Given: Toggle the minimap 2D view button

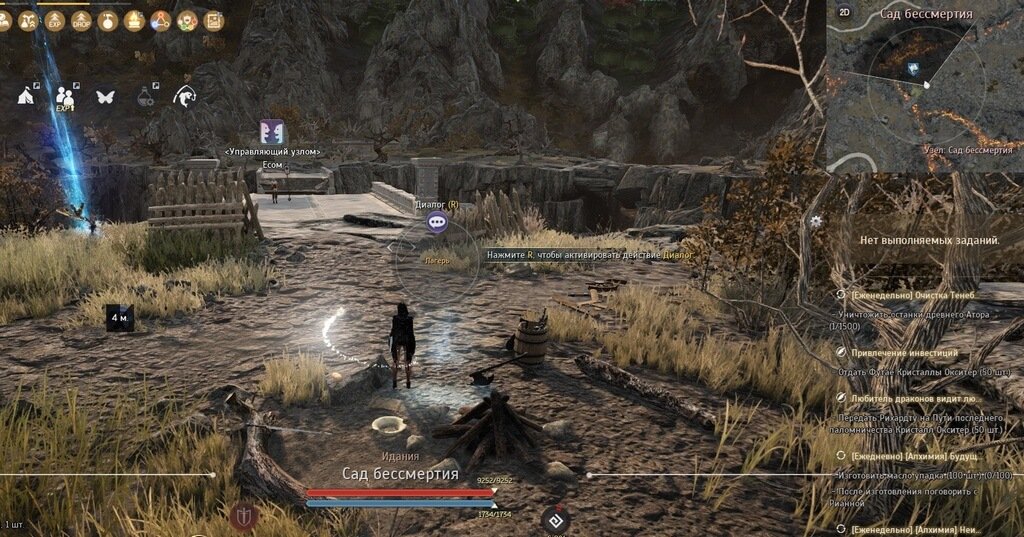Looking at the screenshot, I should tap(844, 12).
